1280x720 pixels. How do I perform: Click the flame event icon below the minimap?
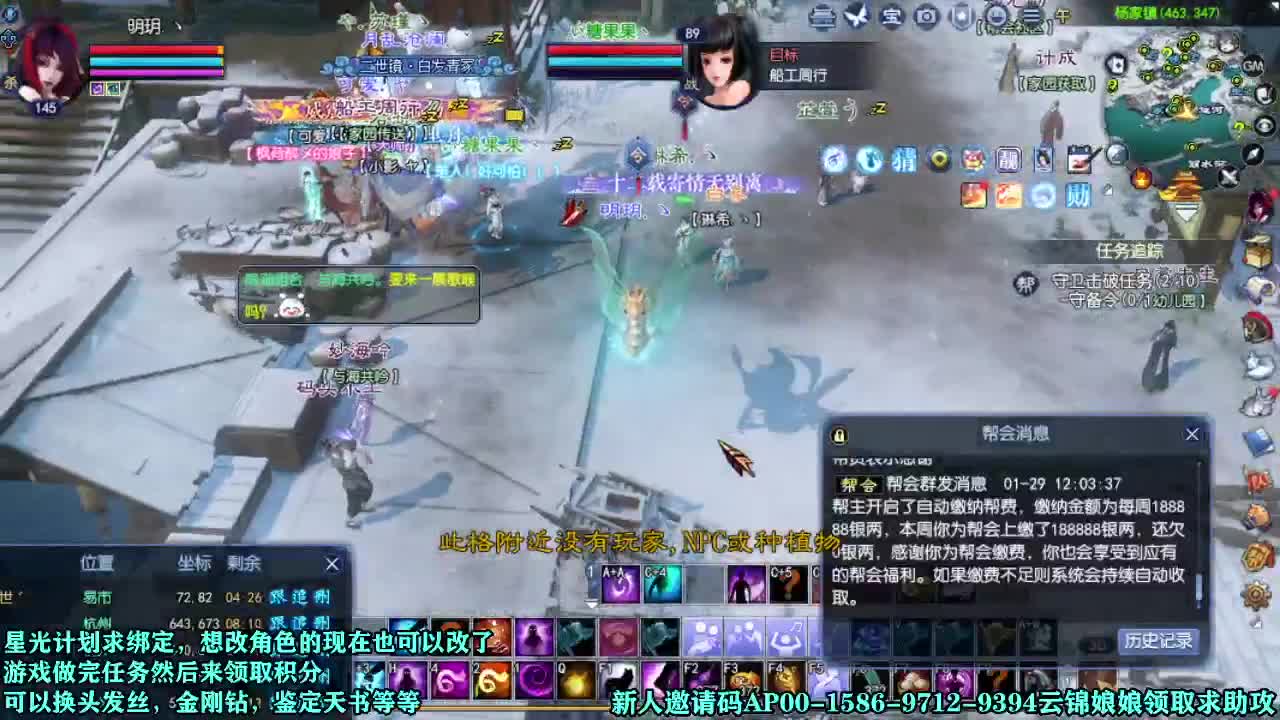tap(1140, 177)
